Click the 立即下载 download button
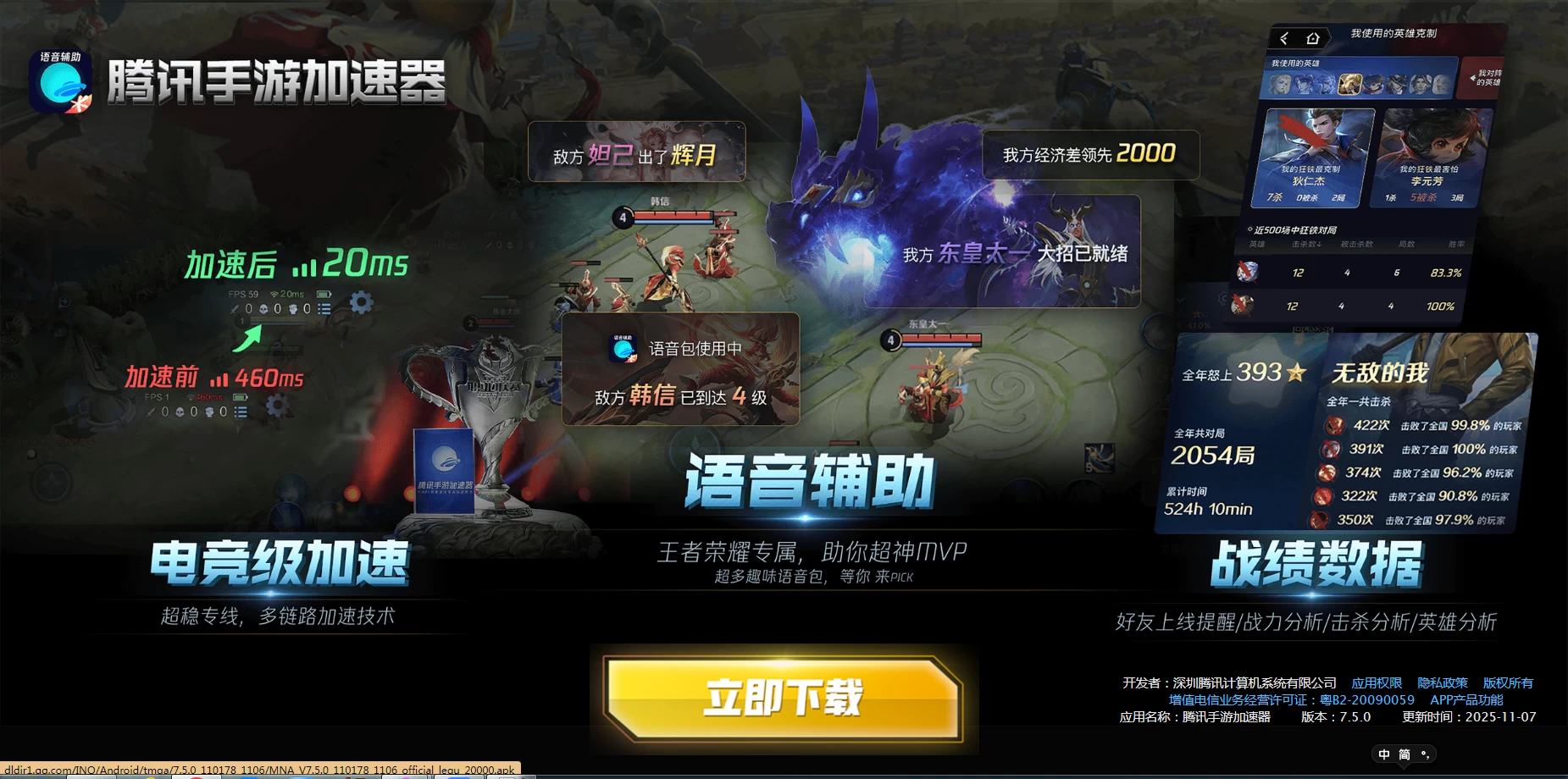The image size is (1568, 779). click(x=784, y=699)
